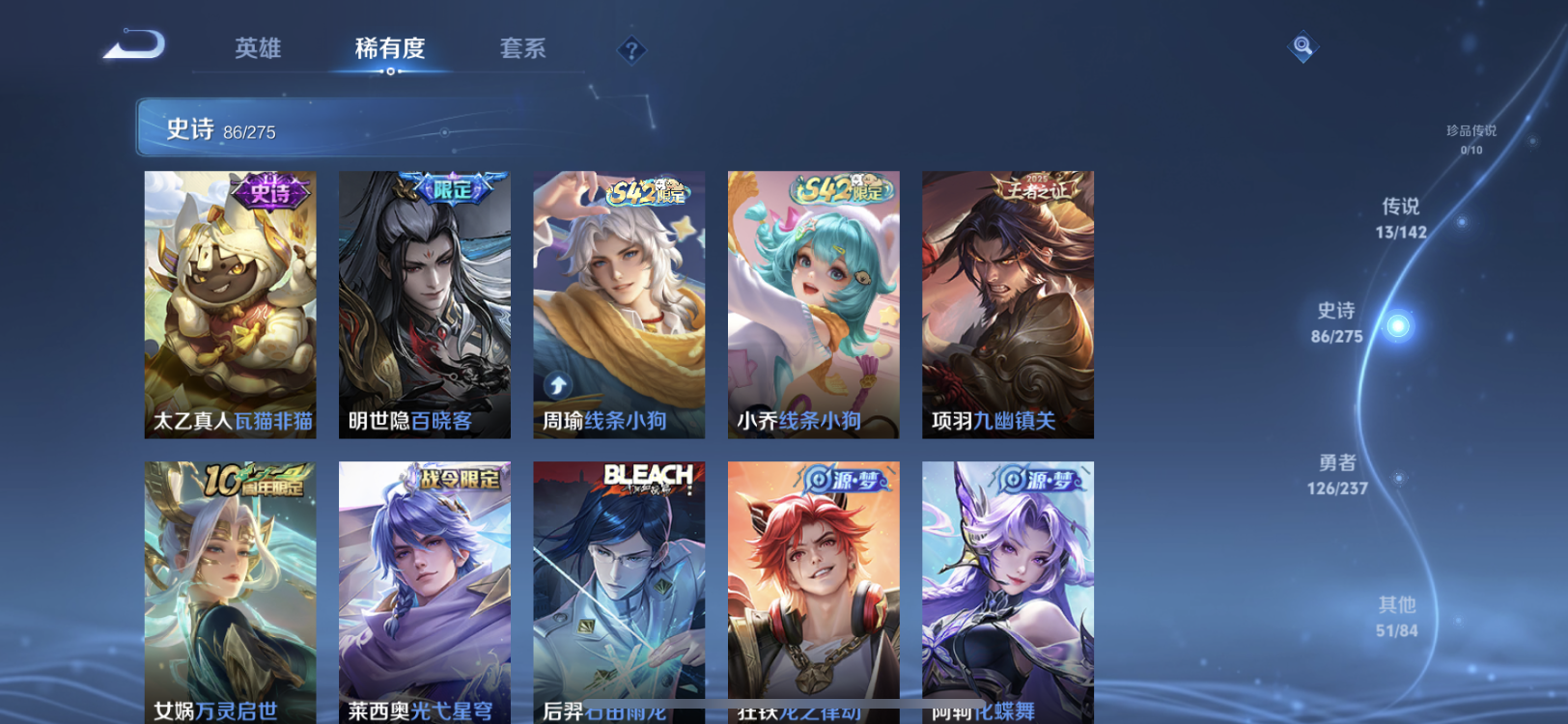Screen dimensions: 1568x724
Task: Open the 其他 51/84 rarity section
Action: tap(1396, 615)
